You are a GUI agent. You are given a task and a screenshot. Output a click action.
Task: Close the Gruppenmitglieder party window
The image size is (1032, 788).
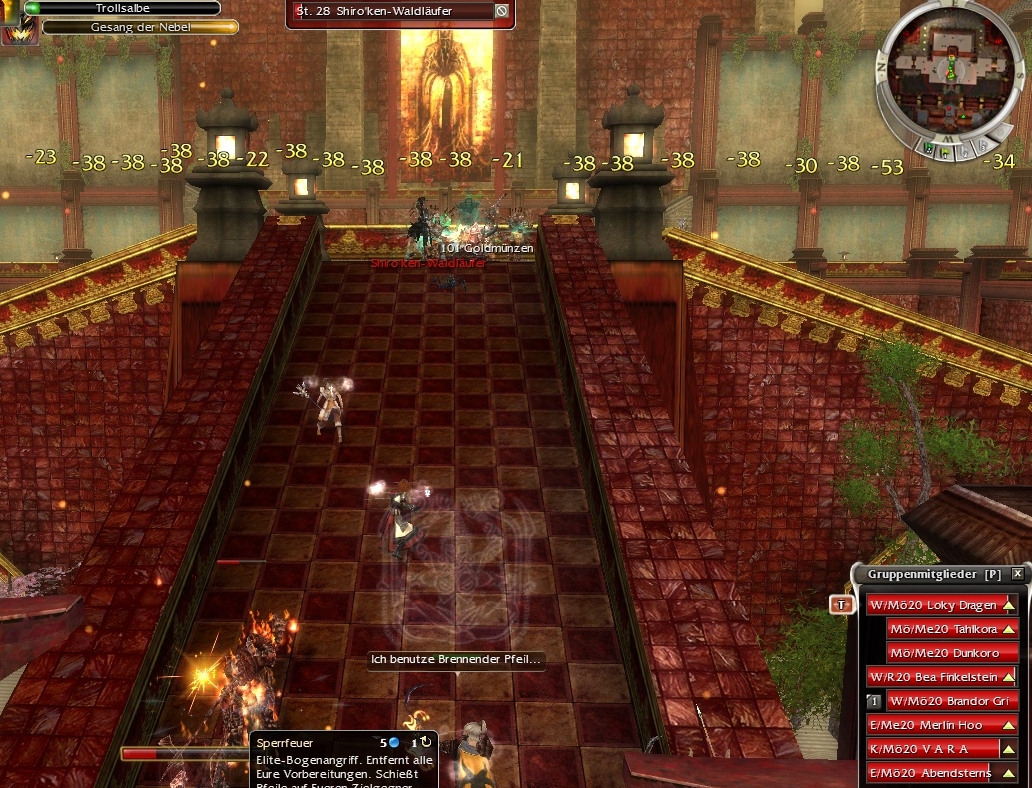pyautogui.click(x=1017, y=574)
